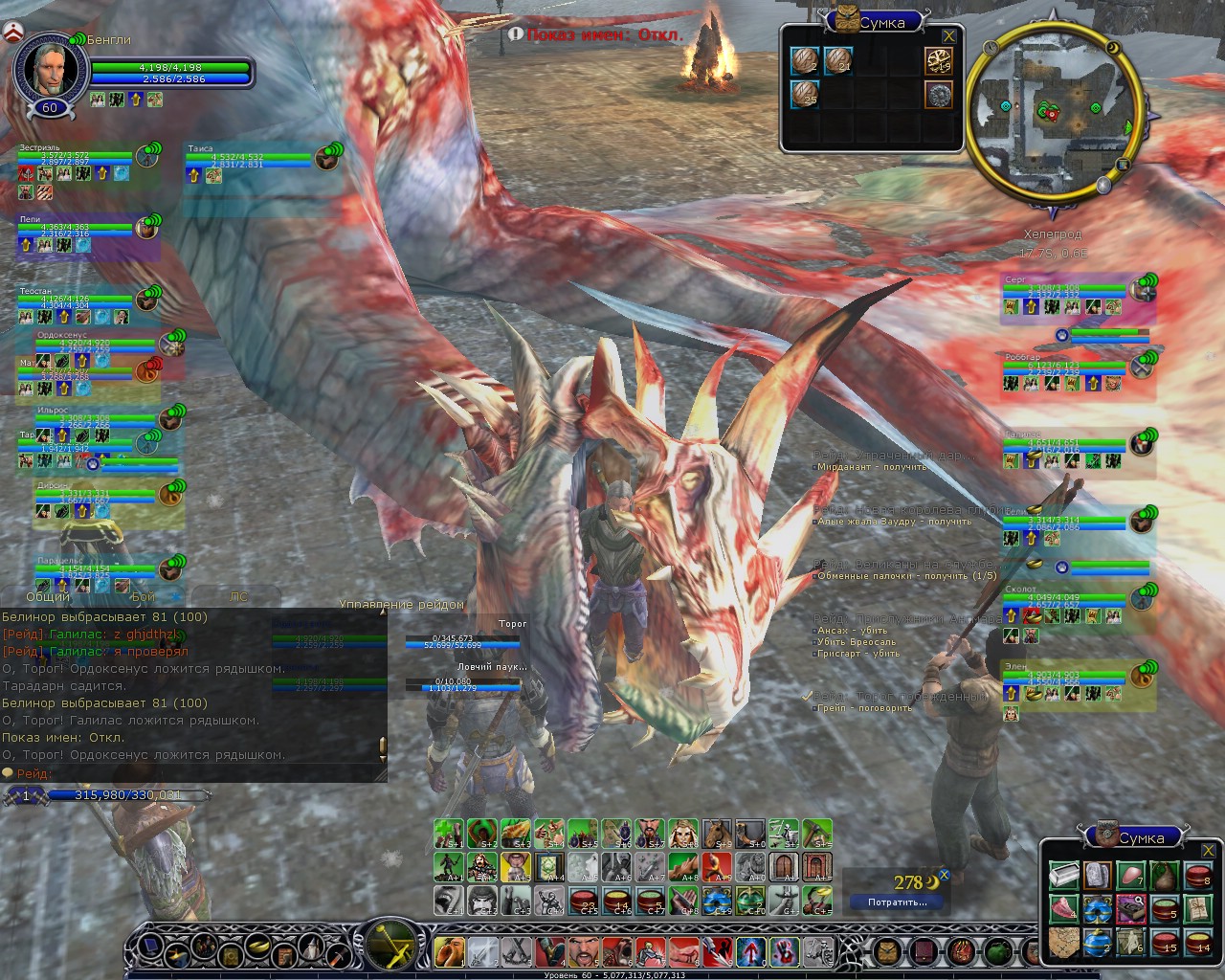This screenshot has height=980, width=1225.
Task: Select raid member Робгар's frame
Action: 1077,371
